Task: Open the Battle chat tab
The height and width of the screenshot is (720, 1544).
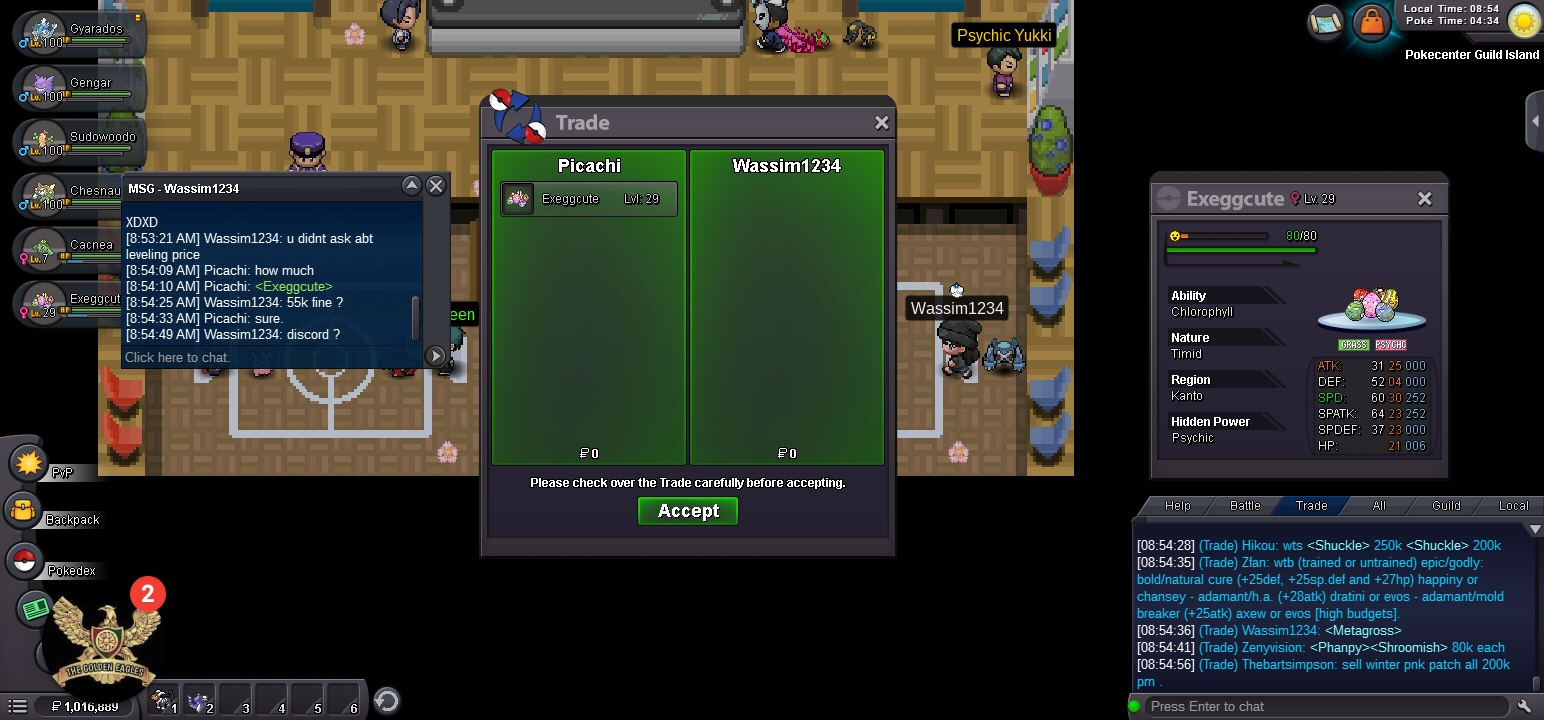Action: [1245, 506]
